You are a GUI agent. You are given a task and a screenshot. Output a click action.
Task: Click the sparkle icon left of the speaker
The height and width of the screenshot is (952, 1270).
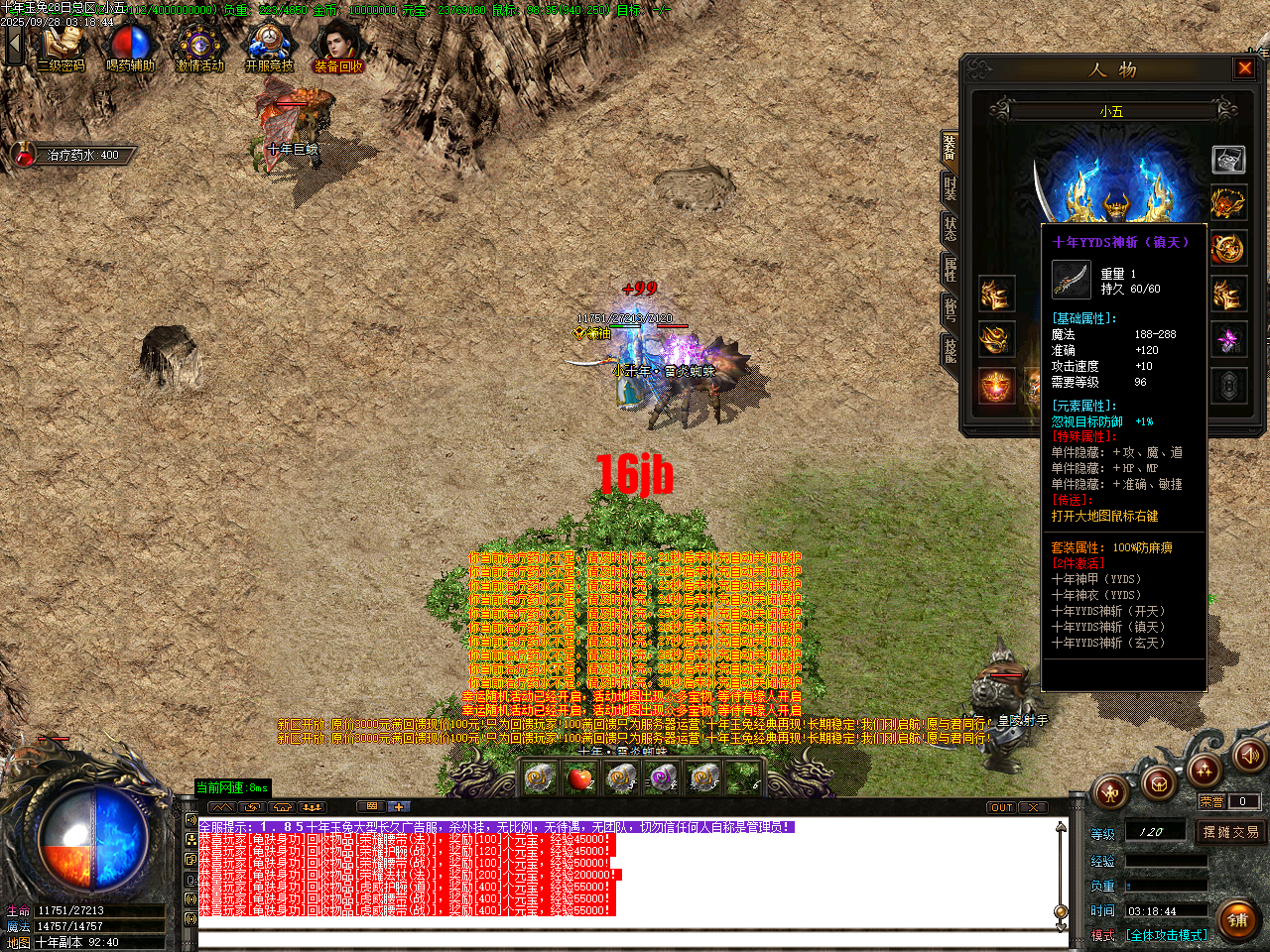(x=1205, y=772)
